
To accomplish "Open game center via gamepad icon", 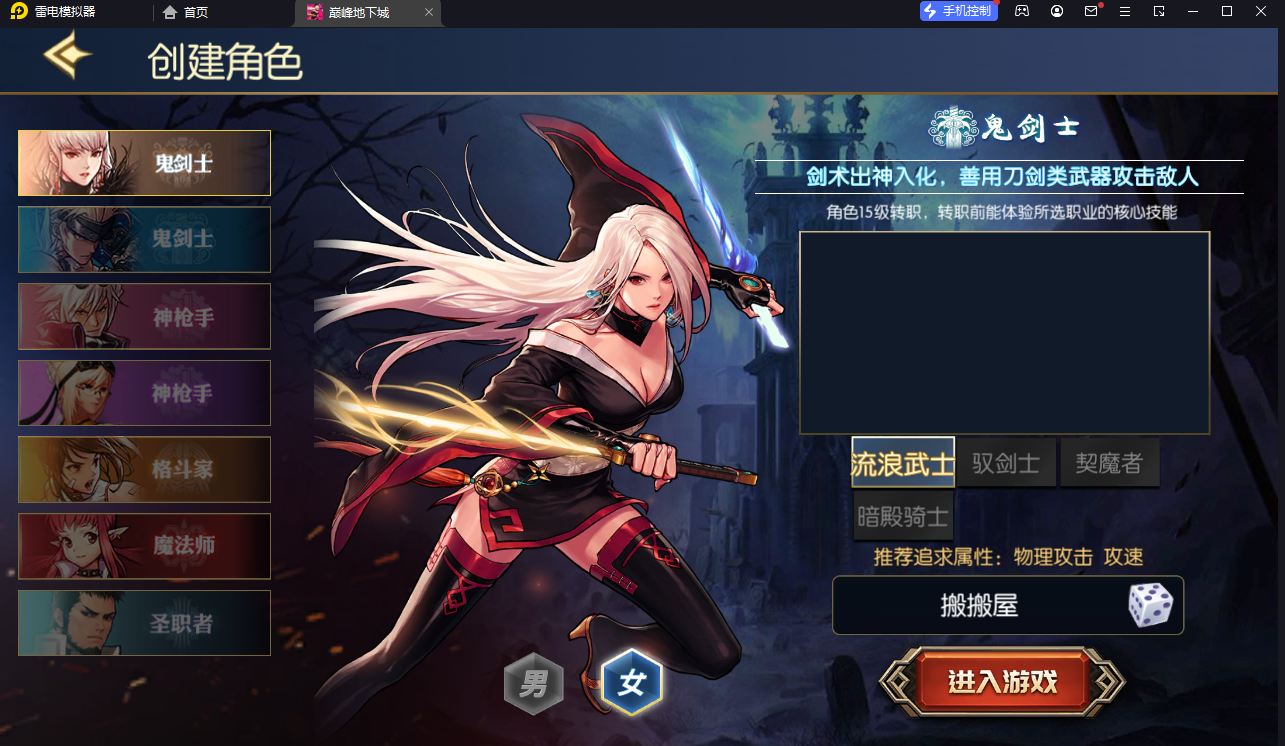I will (1021, 12).
